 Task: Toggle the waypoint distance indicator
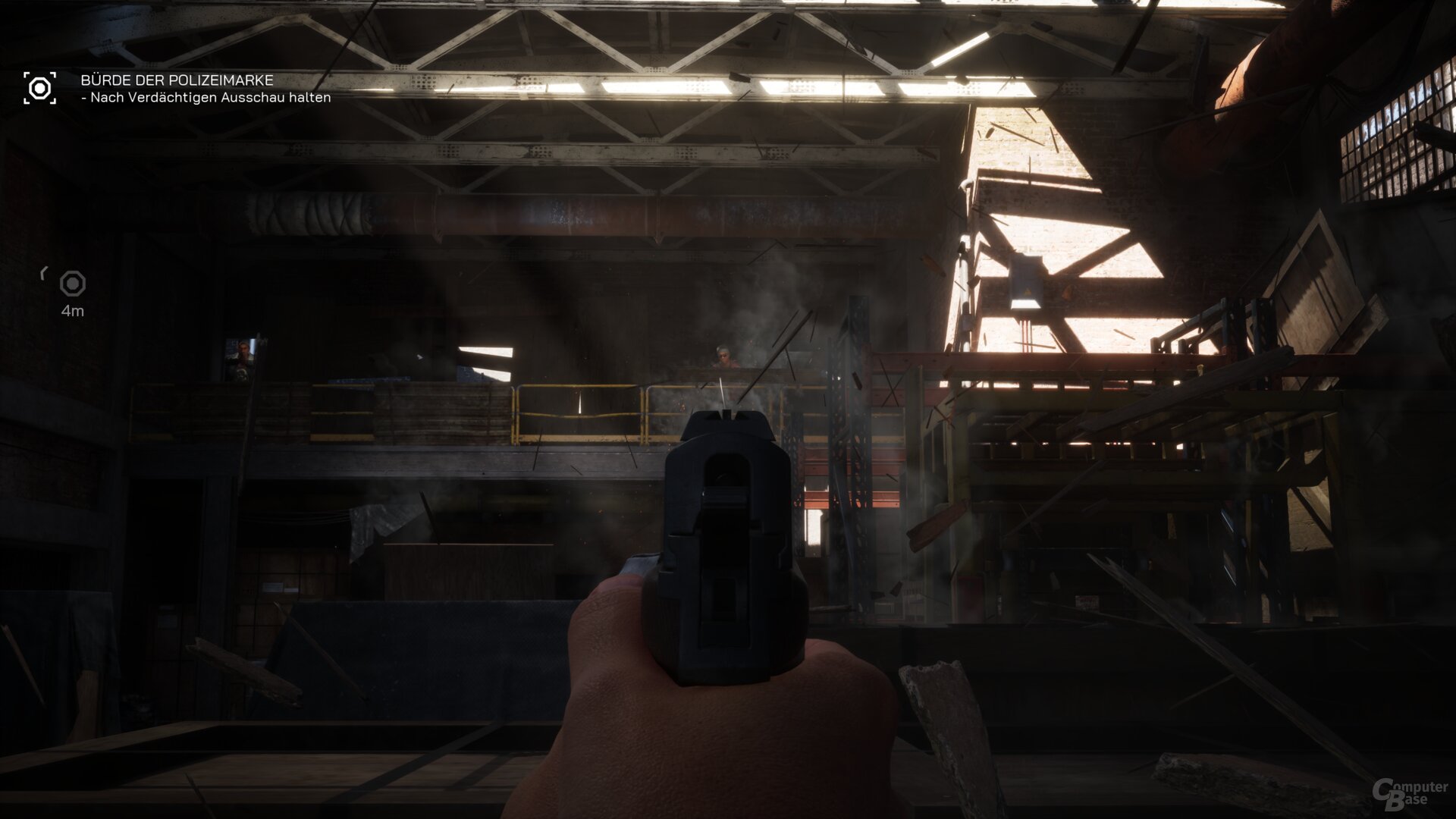(x=72, y=311)
